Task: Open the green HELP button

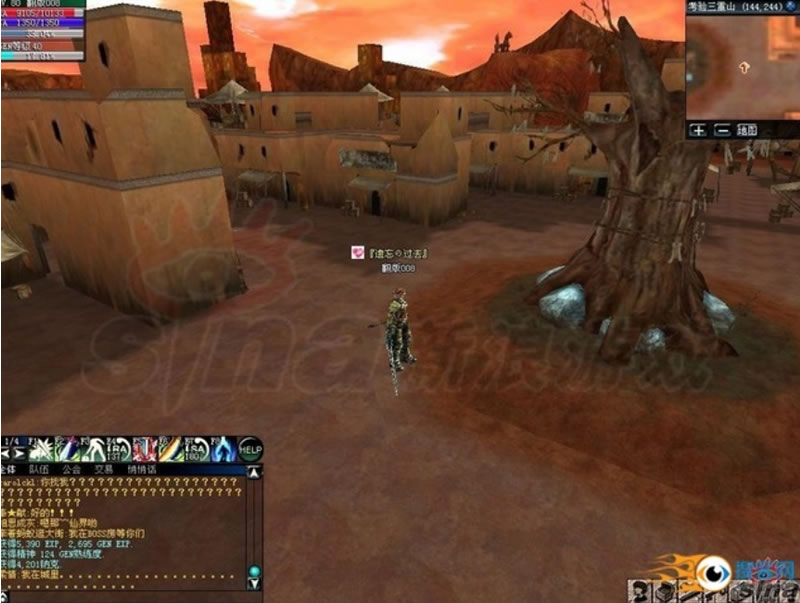Action: click(250, 449)
